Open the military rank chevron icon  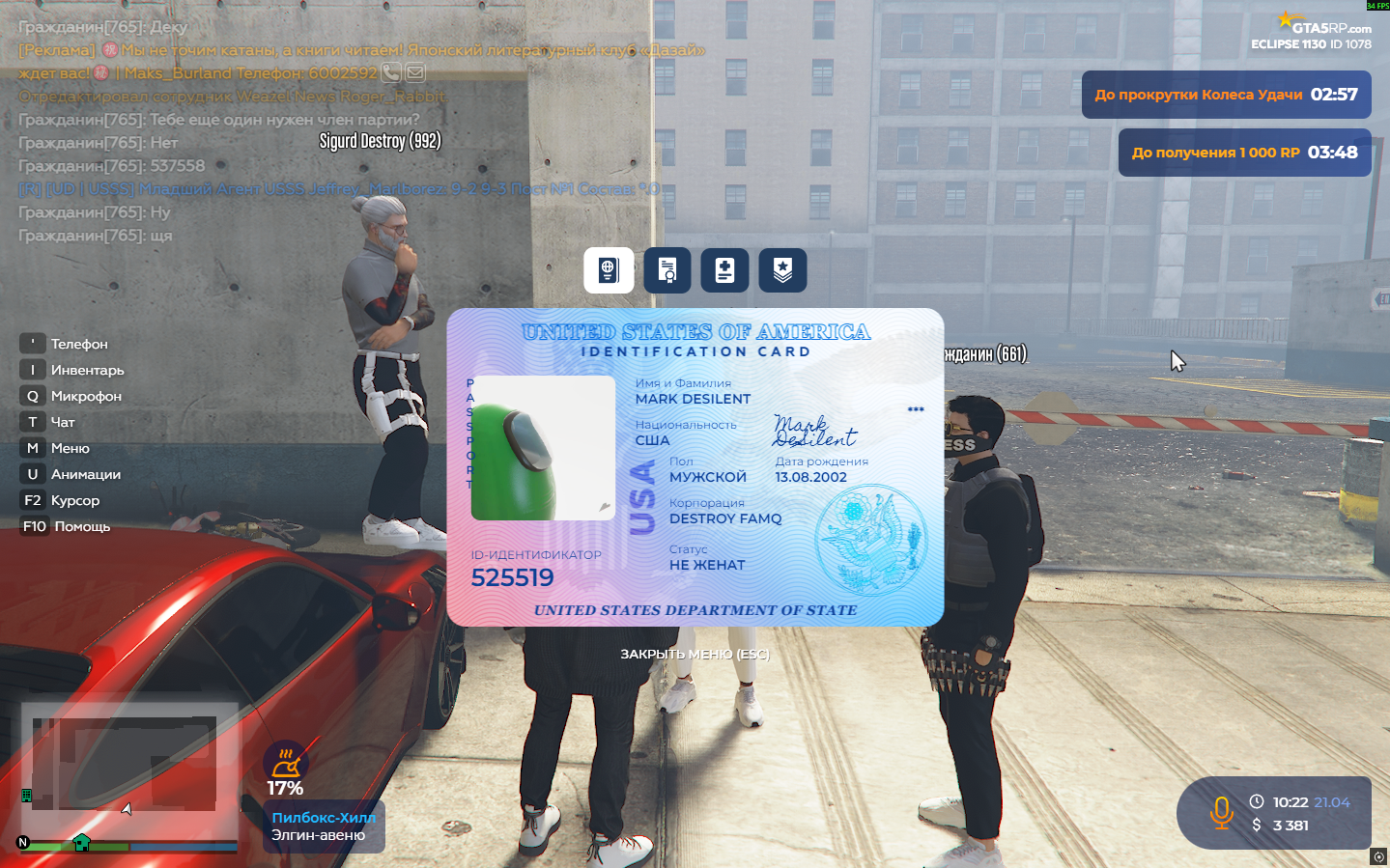(782, 270)
